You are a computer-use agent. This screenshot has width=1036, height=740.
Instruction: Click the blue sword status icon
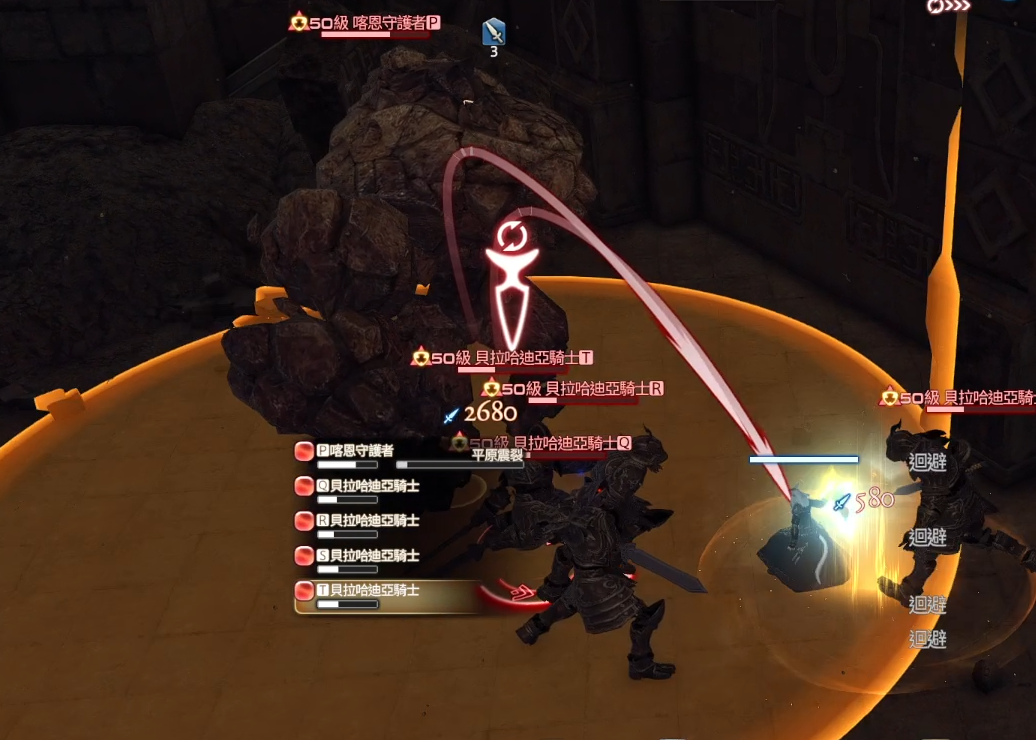(494, 32)
